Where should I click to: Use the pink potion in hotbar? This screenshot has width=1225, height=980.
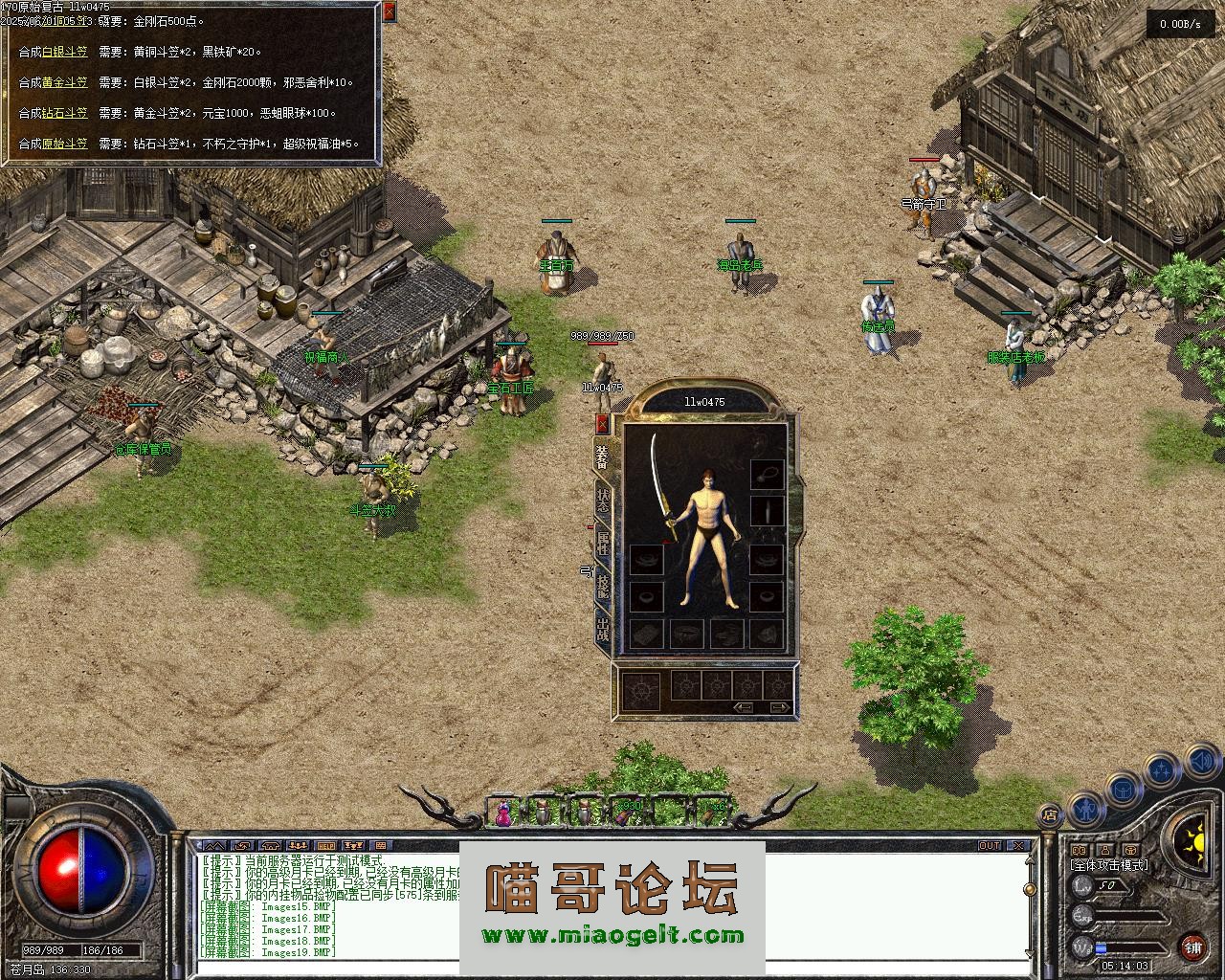point(503,813)
